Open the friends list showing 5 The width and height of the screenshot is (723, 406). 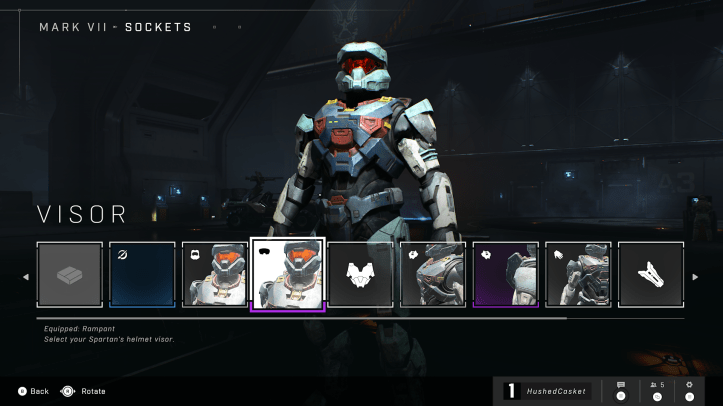pos(656,389)
